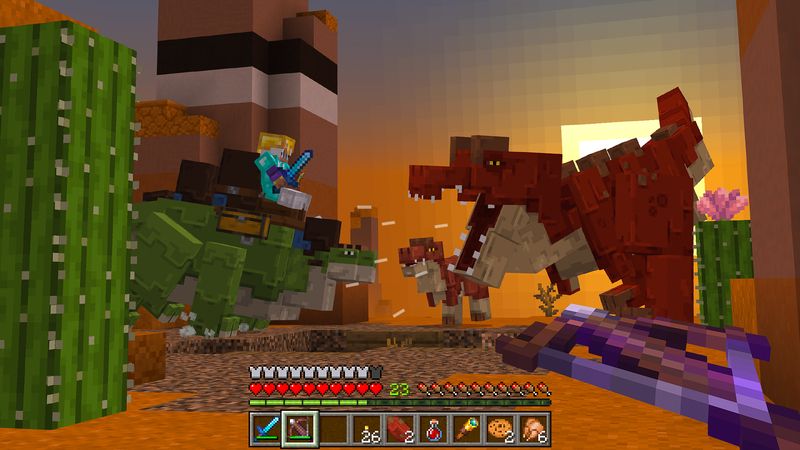
Task: Choose the cooked chicken hotbar slot
Action: tap(535, 428)
